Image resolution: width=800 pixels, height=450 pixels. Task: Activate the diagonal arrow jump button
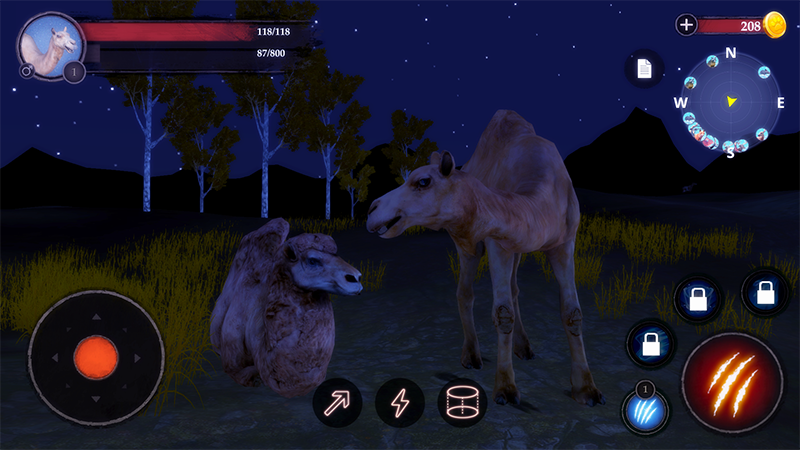pos(337,403)
